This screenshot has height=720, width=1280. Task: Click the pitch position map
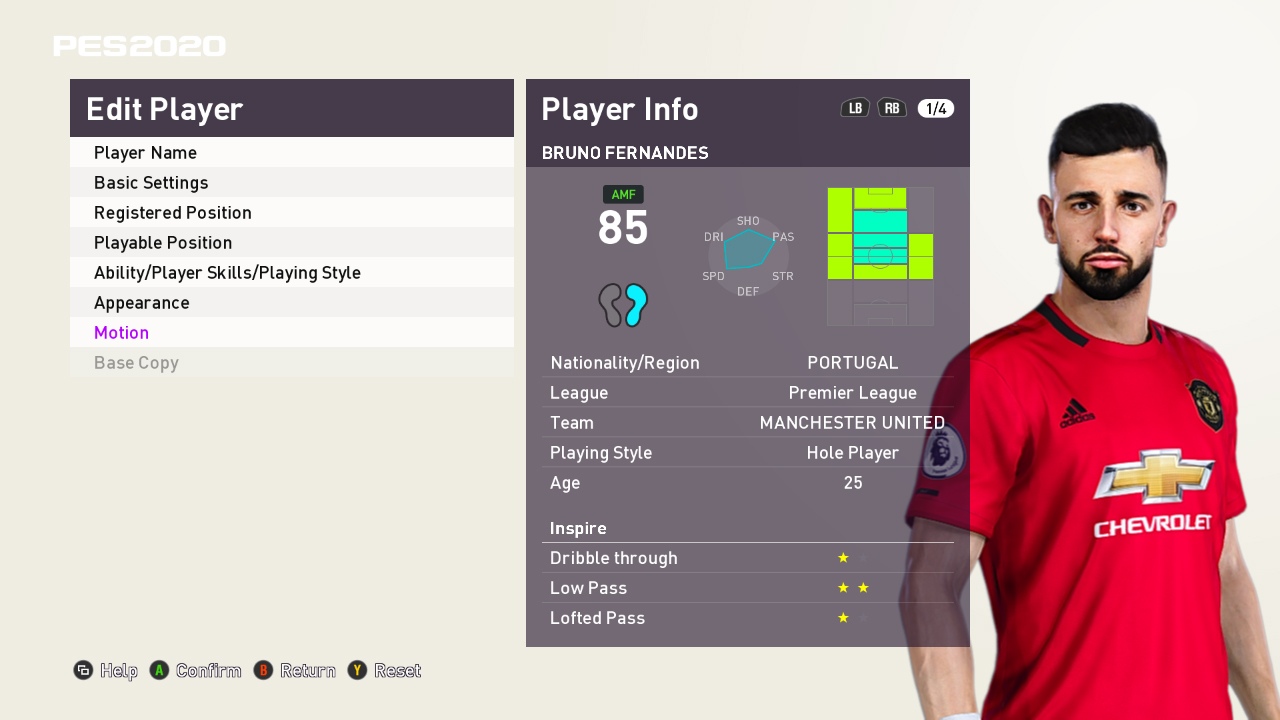(x=879, y=255)
